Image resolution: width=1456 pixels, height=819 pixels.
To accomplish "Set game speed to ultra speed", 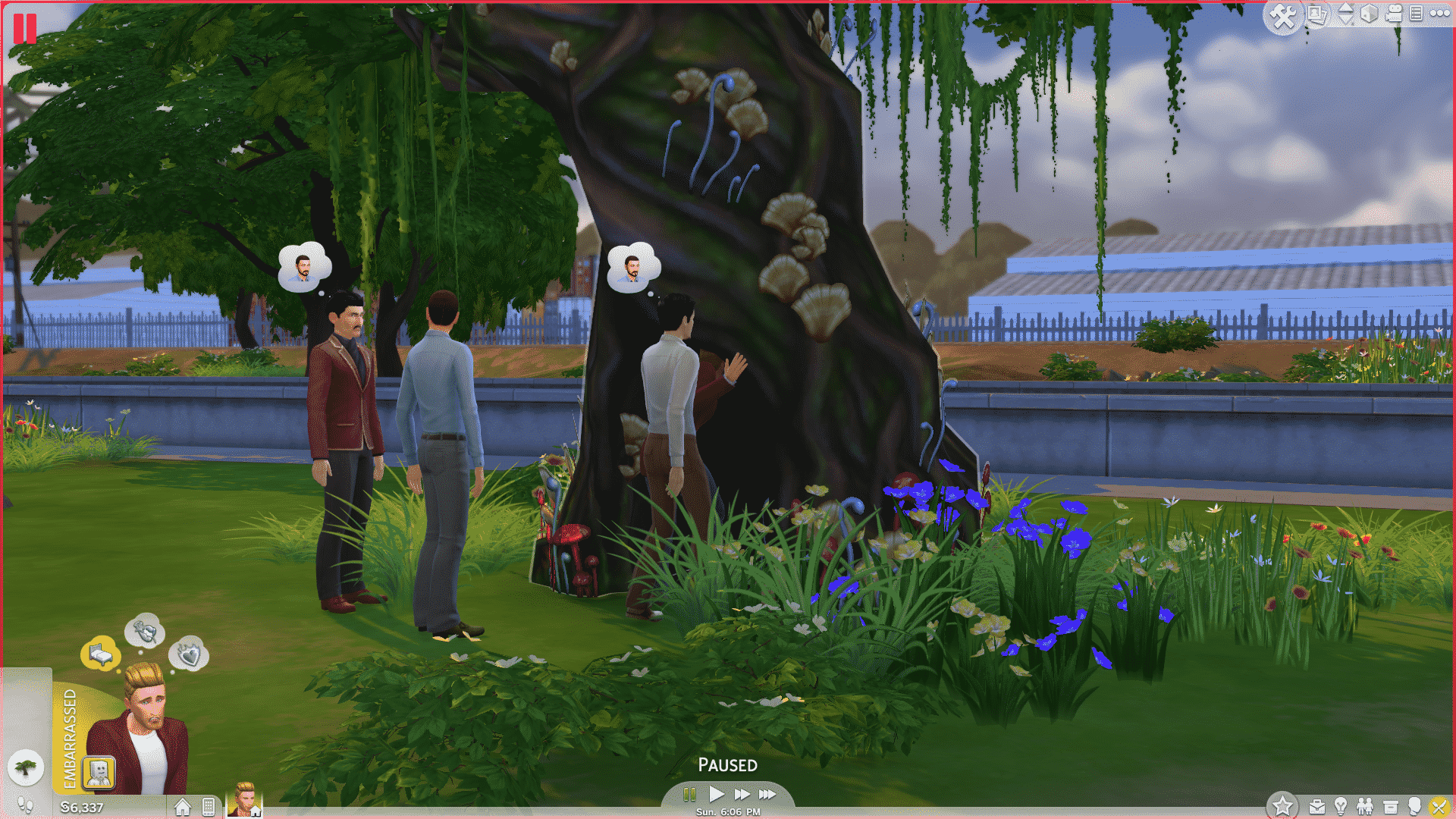I will point(767,794).
